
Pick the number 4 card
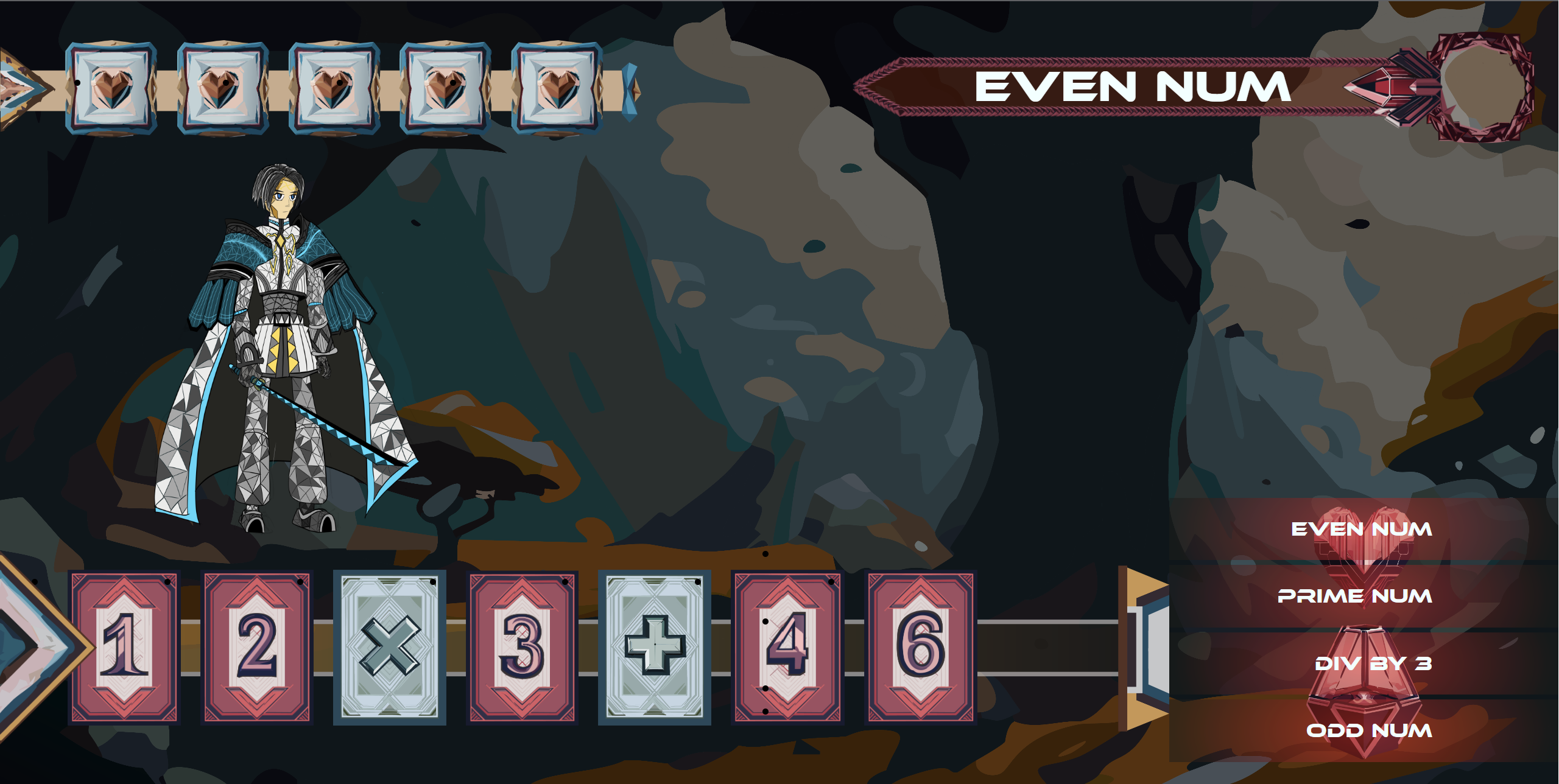(x=787, y=647)
